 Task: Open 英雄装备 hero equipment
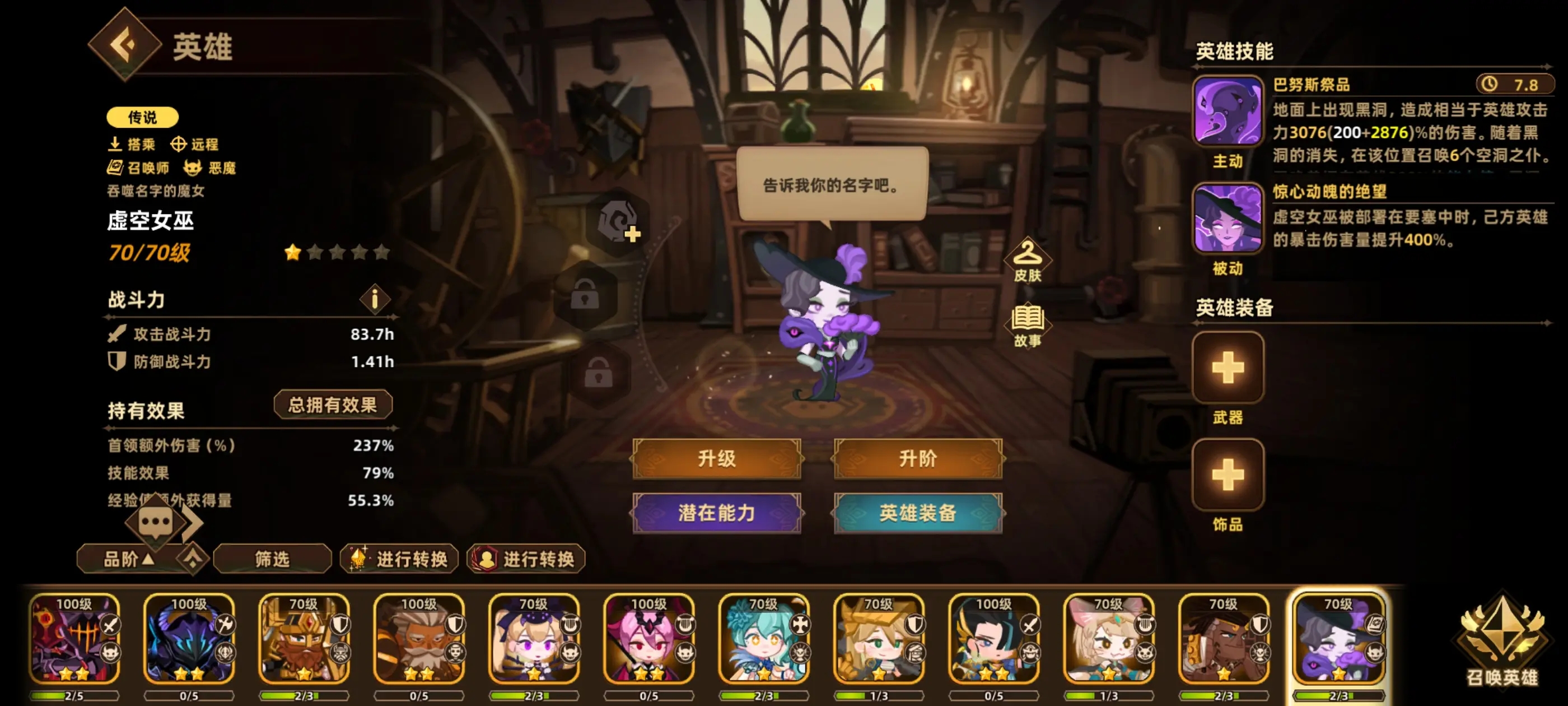point(917,513)
